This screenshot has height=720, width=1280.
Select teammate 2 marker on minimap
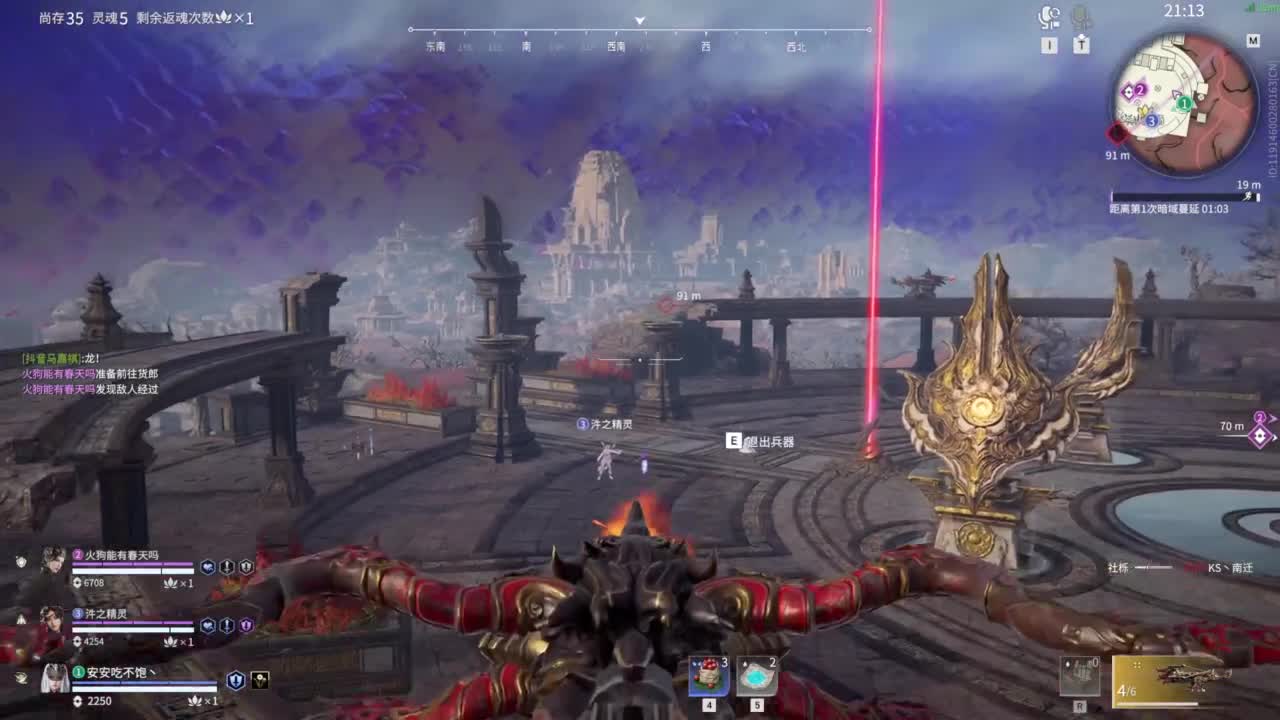(x=1139, y=90)
